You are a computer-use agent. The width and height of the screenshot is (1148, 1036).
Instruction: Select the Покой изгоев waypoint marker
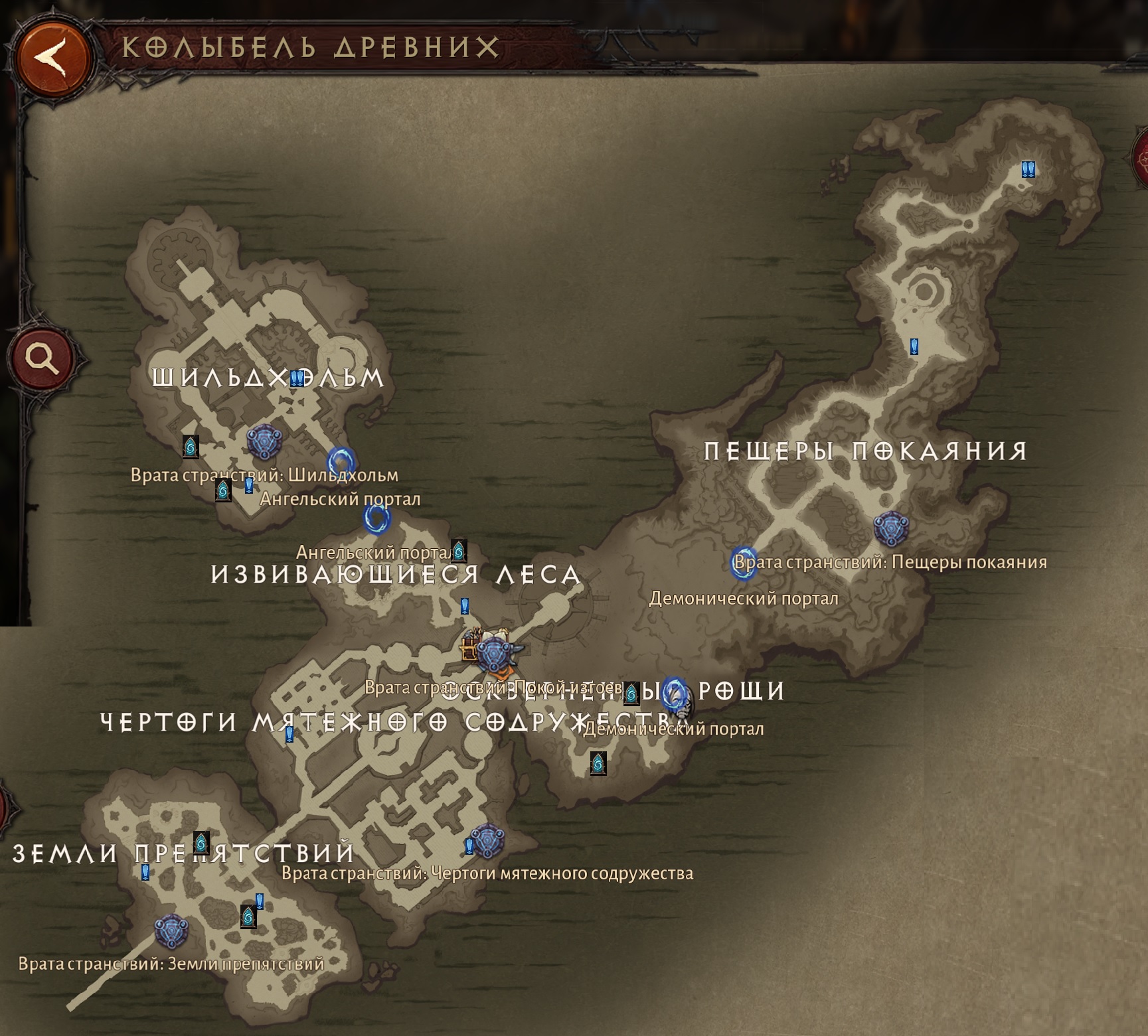(x=493, y=654)
